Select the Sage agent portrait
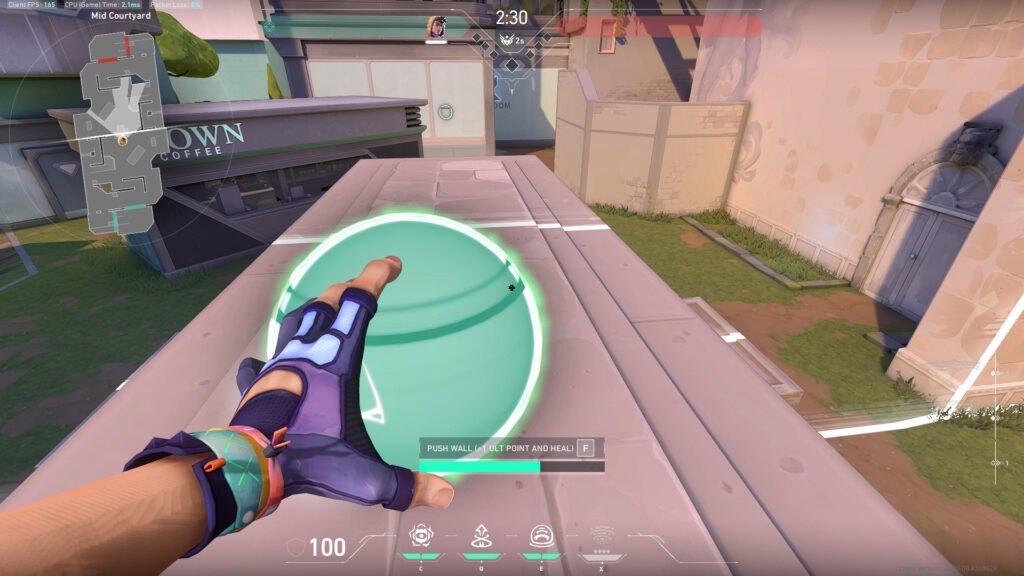The width and height of the screenshot is (1024, 576). click(436, 27)
